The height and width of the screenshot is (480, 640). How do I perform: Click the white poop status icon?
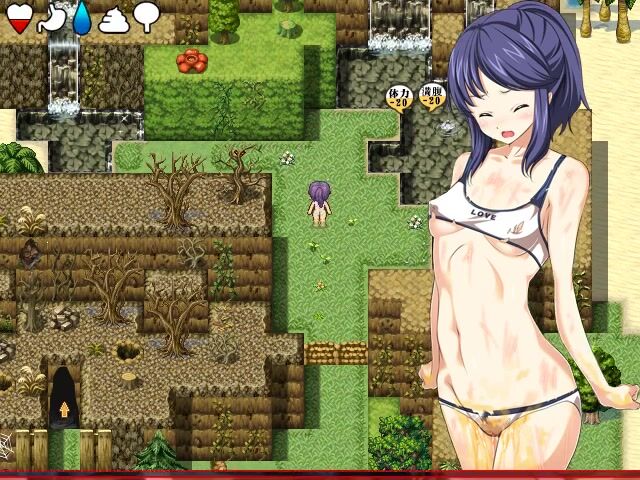(x=113, y=15)
